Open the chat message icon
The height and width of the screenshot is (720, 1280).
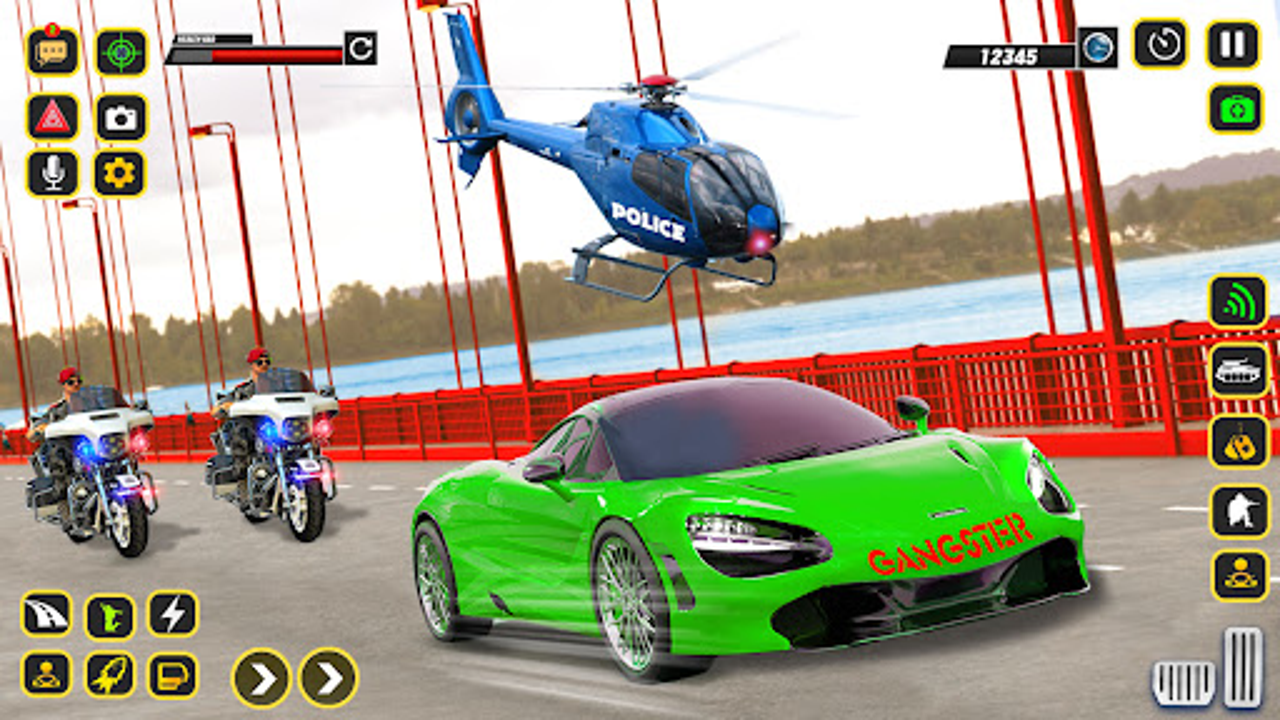[x=50, y=50]
